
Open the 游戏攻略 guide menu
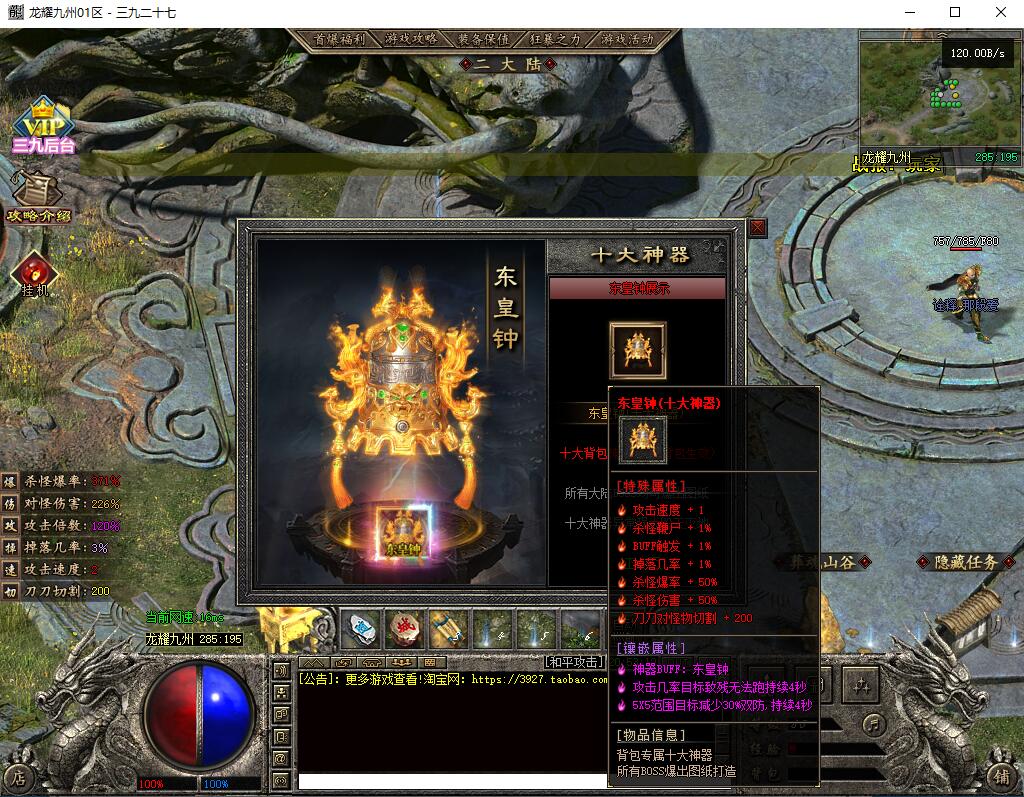[411, 39]
